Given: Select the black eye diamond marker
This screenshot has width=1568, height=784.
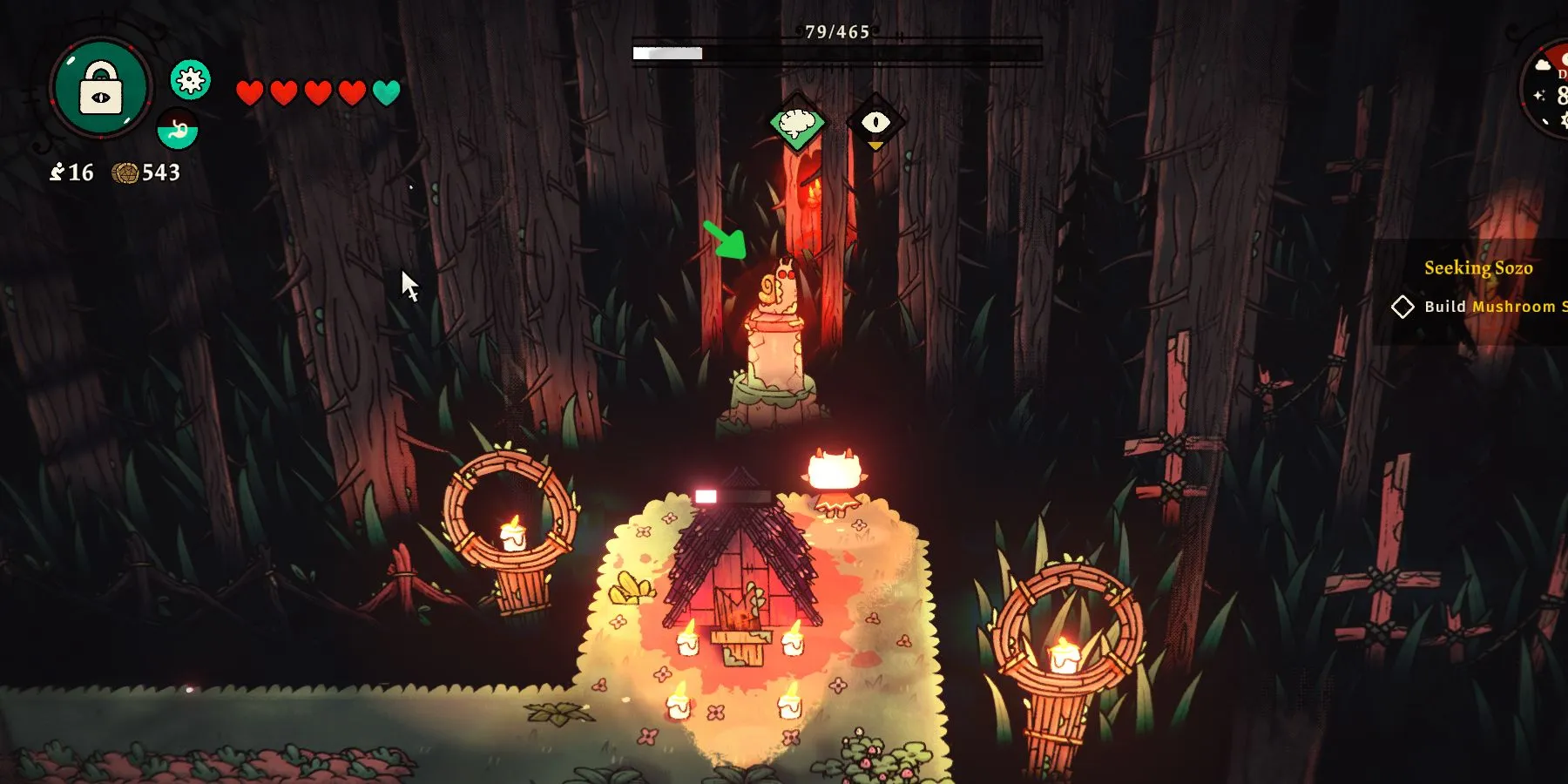Looking at the screenshot, I should [x=875, y=123].
